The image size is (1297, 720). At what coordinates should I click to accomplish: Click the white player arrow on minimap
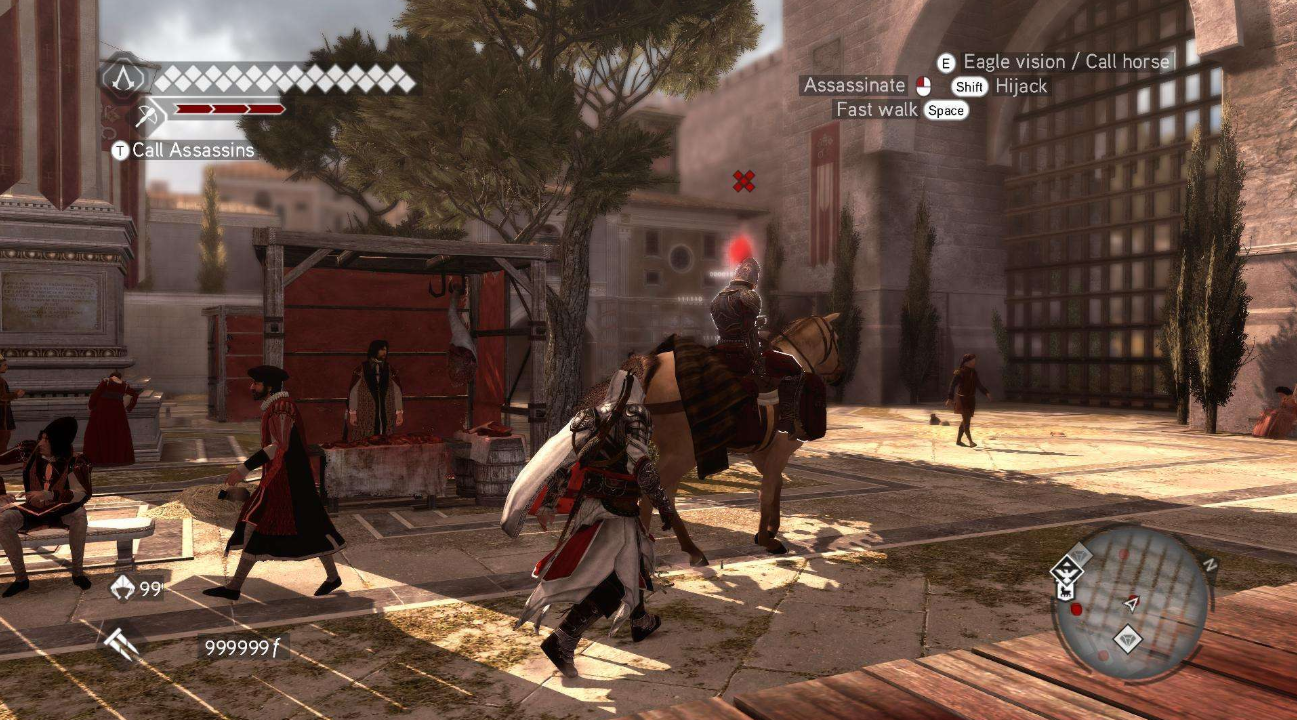(x=1132, y=603)
